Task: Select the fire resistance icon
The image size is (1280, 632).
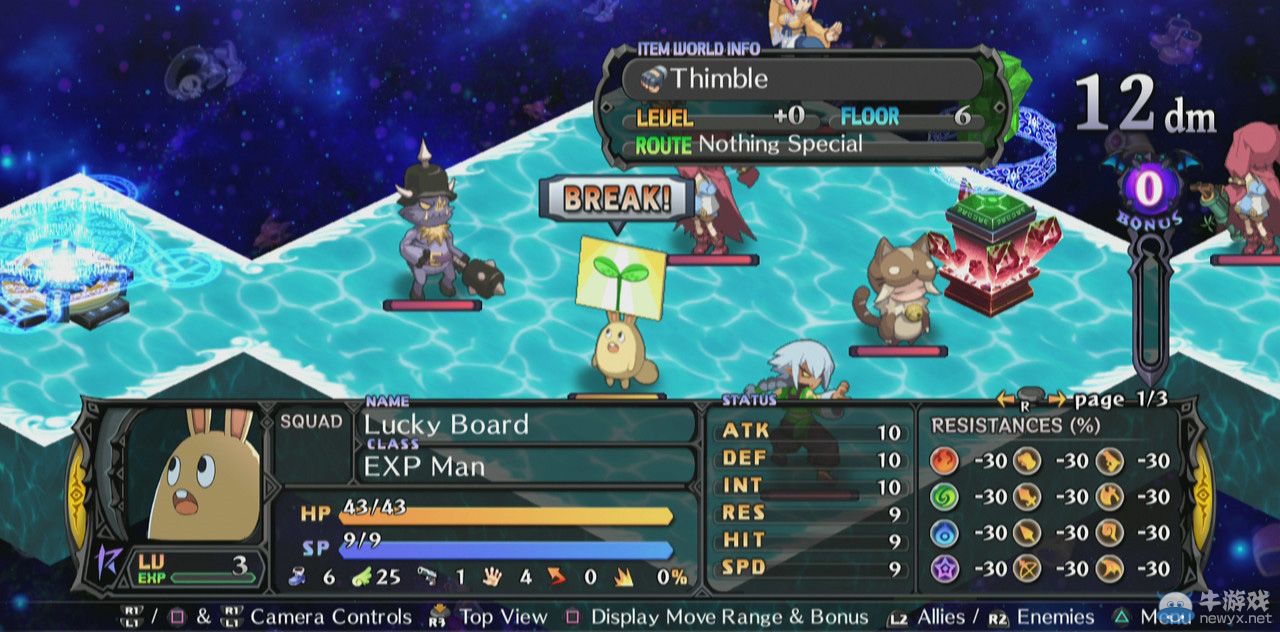Action: [x=944, y=461]
